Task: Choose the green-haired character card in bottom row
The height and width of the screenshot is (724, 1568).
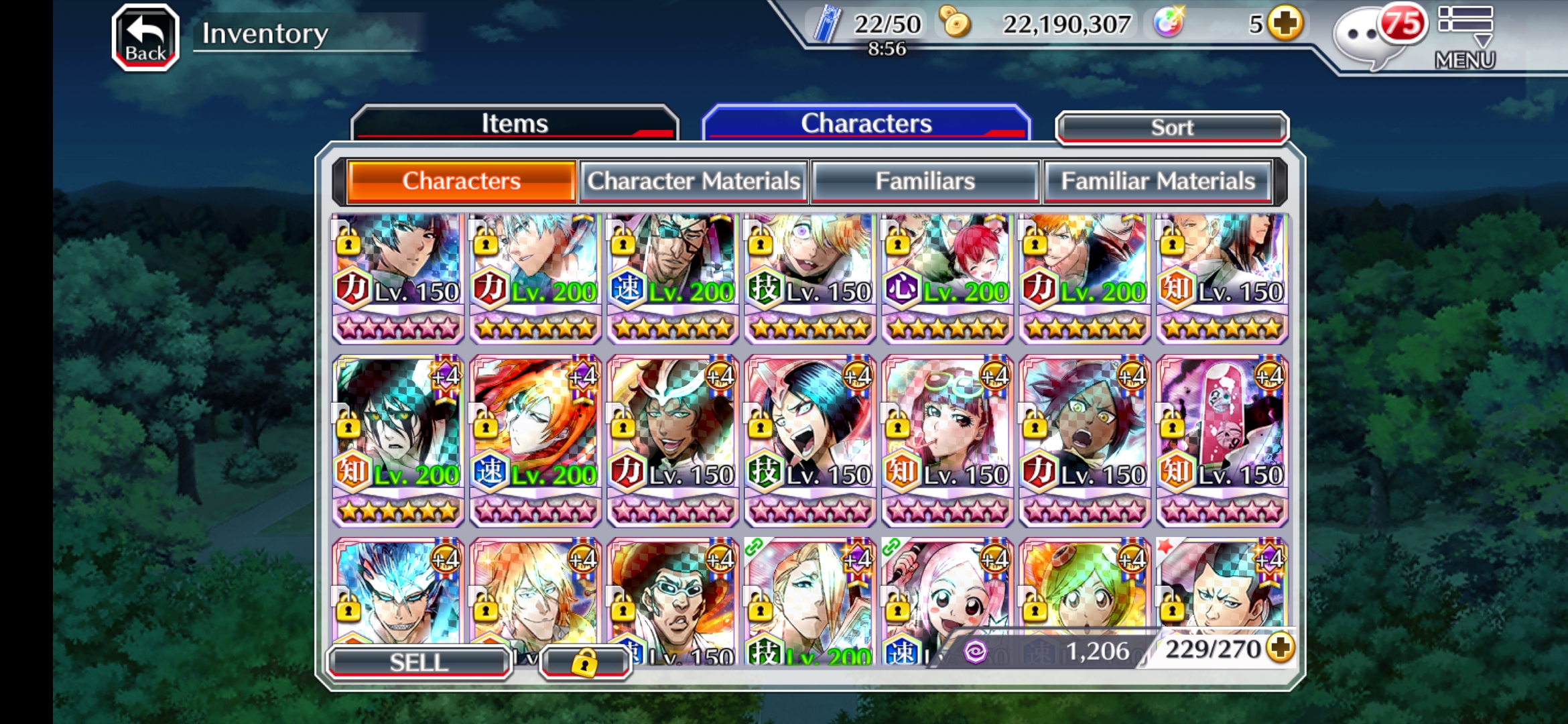Action: (1084, 590)
